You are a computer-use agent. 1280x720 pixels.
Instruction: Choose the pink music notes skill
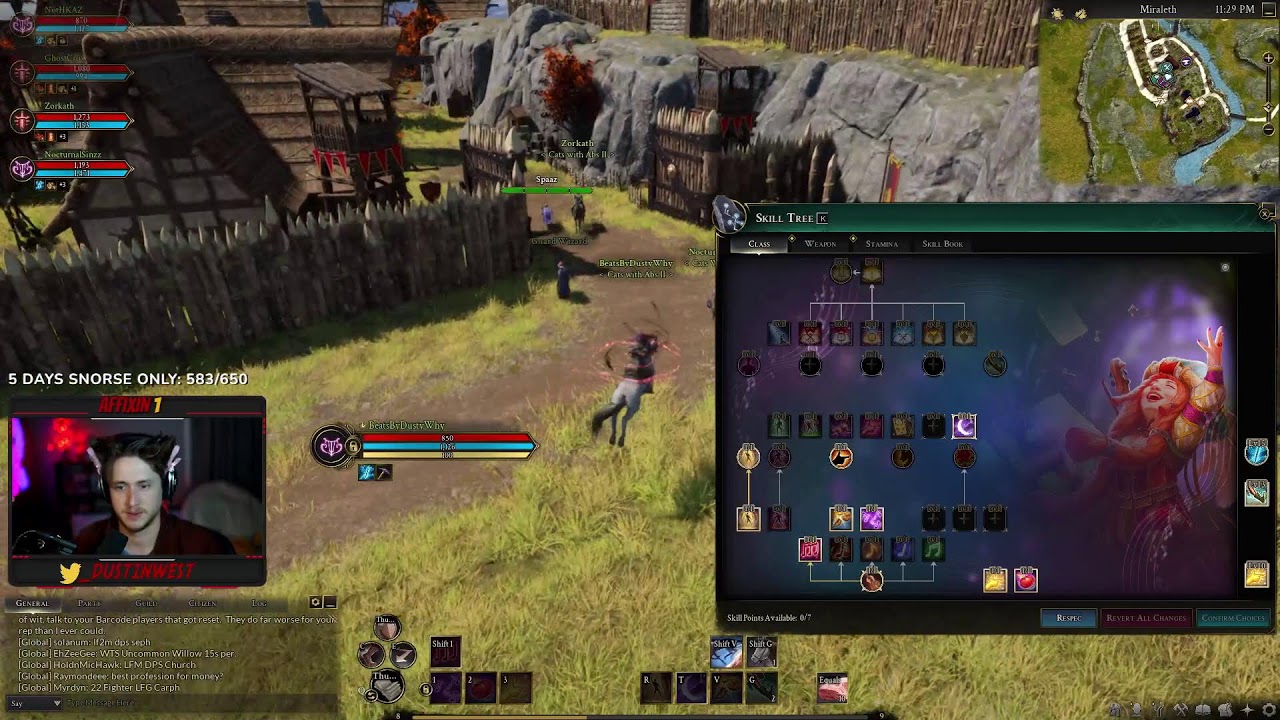(x=810, y=549)
